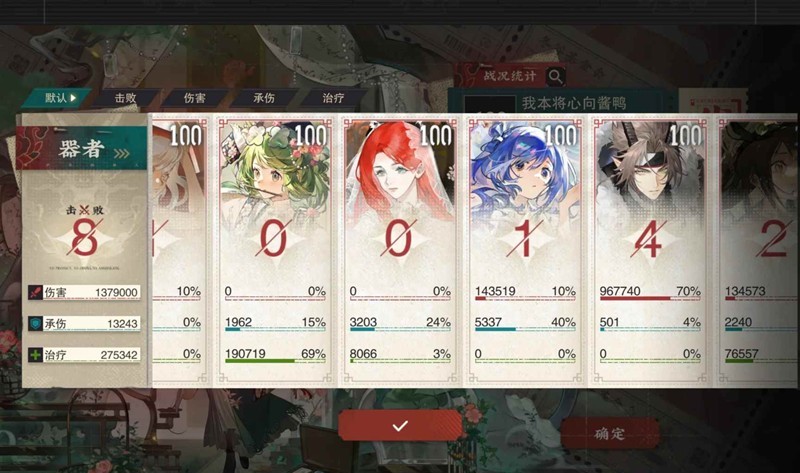
Task: Select the 治疗 total row
Action: pyautogui.click(x=84, y=355)
